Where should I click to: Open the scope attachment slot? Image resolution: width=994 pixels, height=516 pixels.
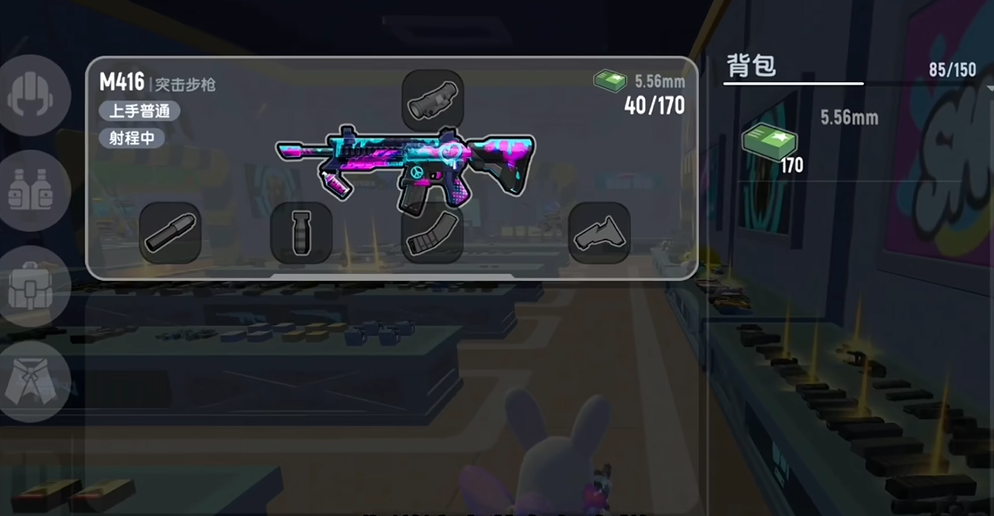[432, 100]
